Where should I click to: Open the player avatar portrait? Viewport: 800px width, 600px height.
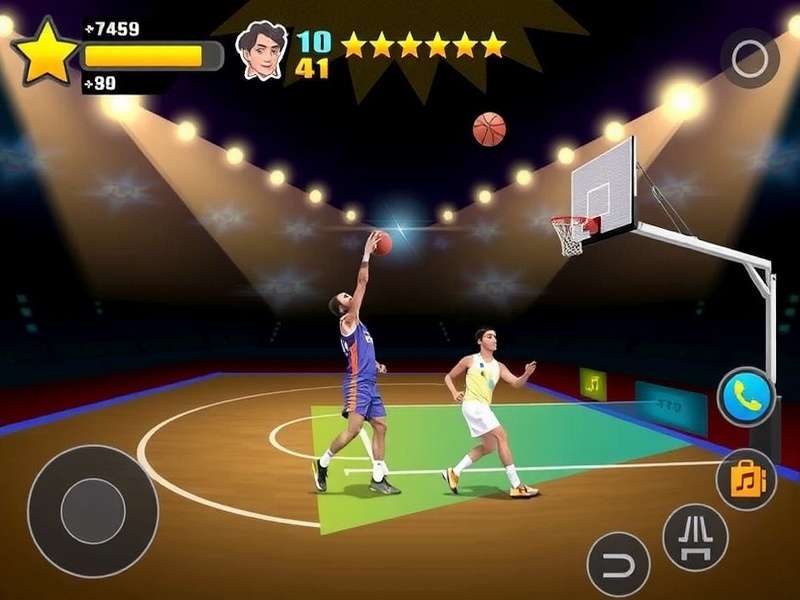tap(262, 50)
